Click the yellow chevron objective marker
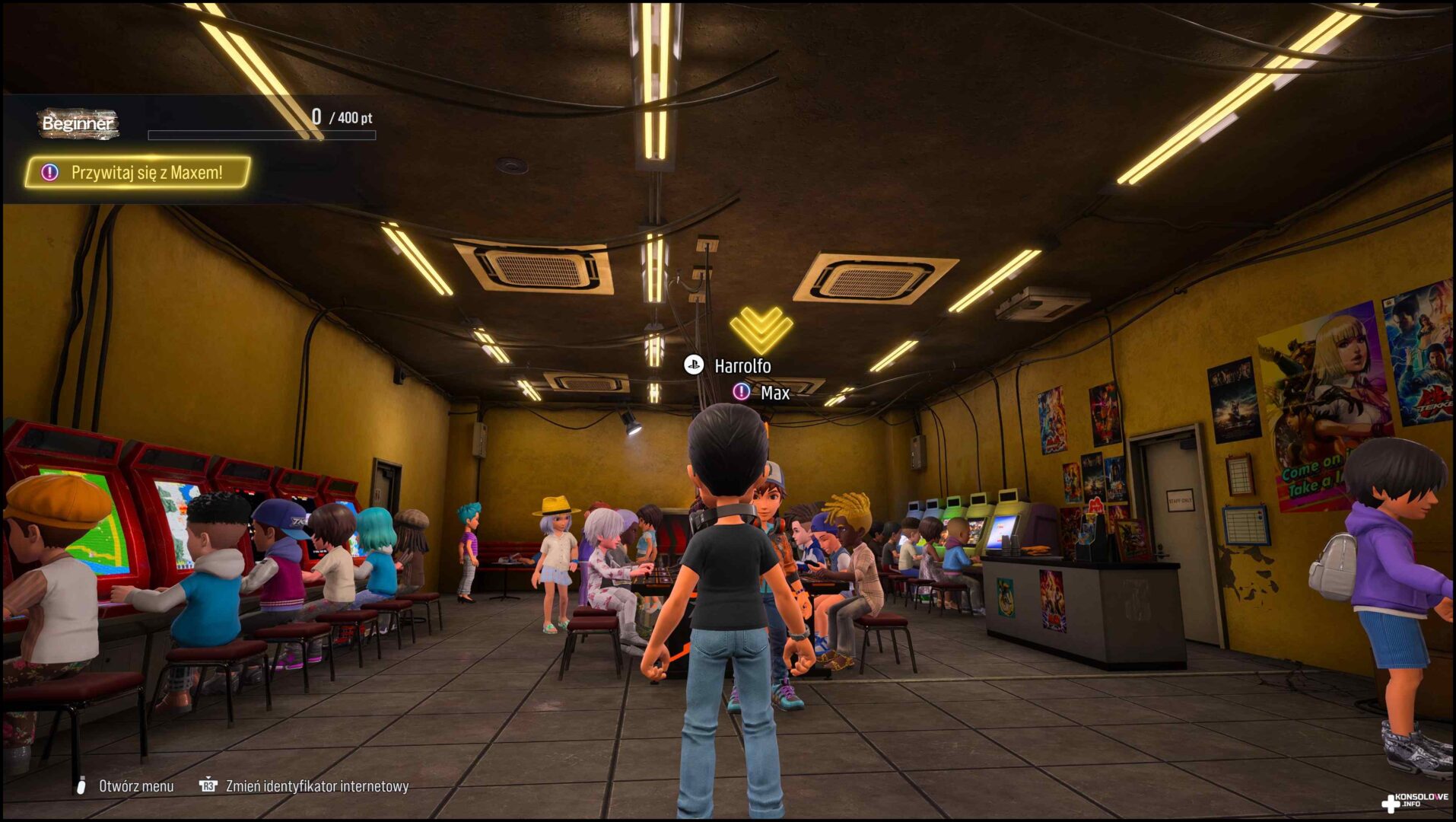This screenshot has height=822, width=1456. click(761, 330)
